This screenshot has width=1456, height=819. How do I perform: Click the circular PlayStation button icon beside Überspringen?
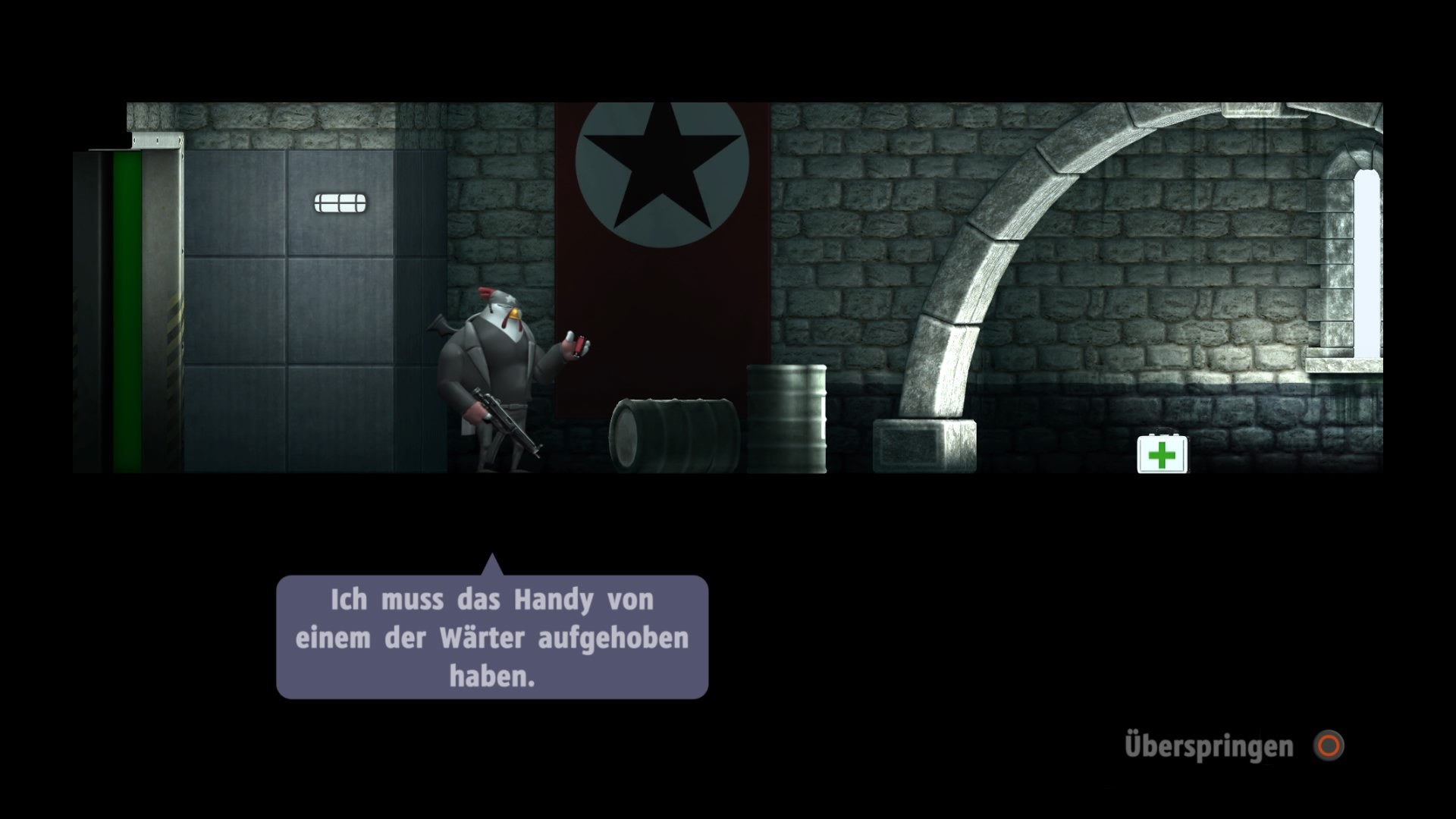[1329, 745]
